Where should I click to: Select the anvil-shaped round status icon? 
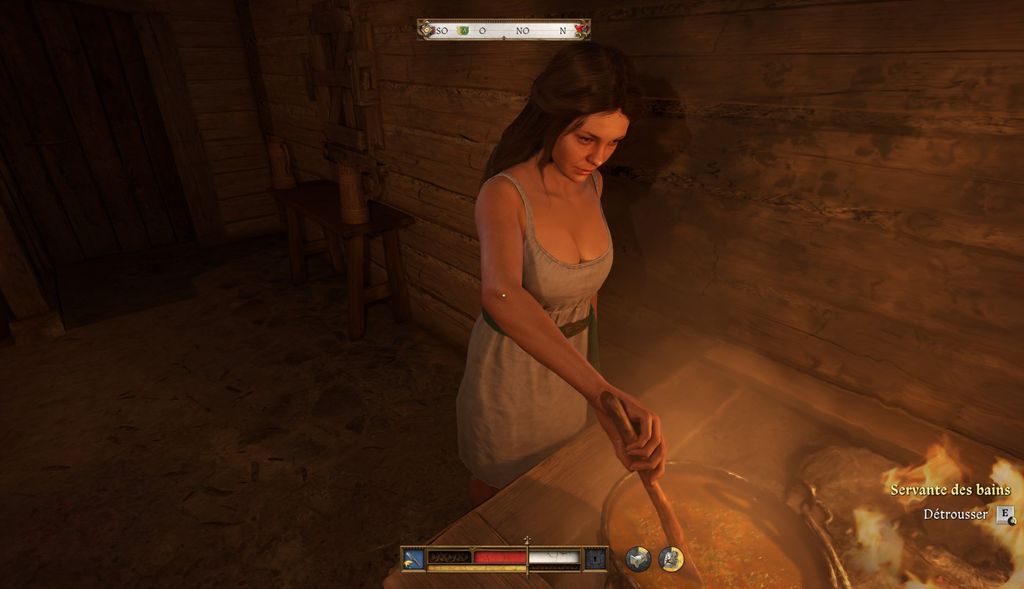click(x=638, y=559)
